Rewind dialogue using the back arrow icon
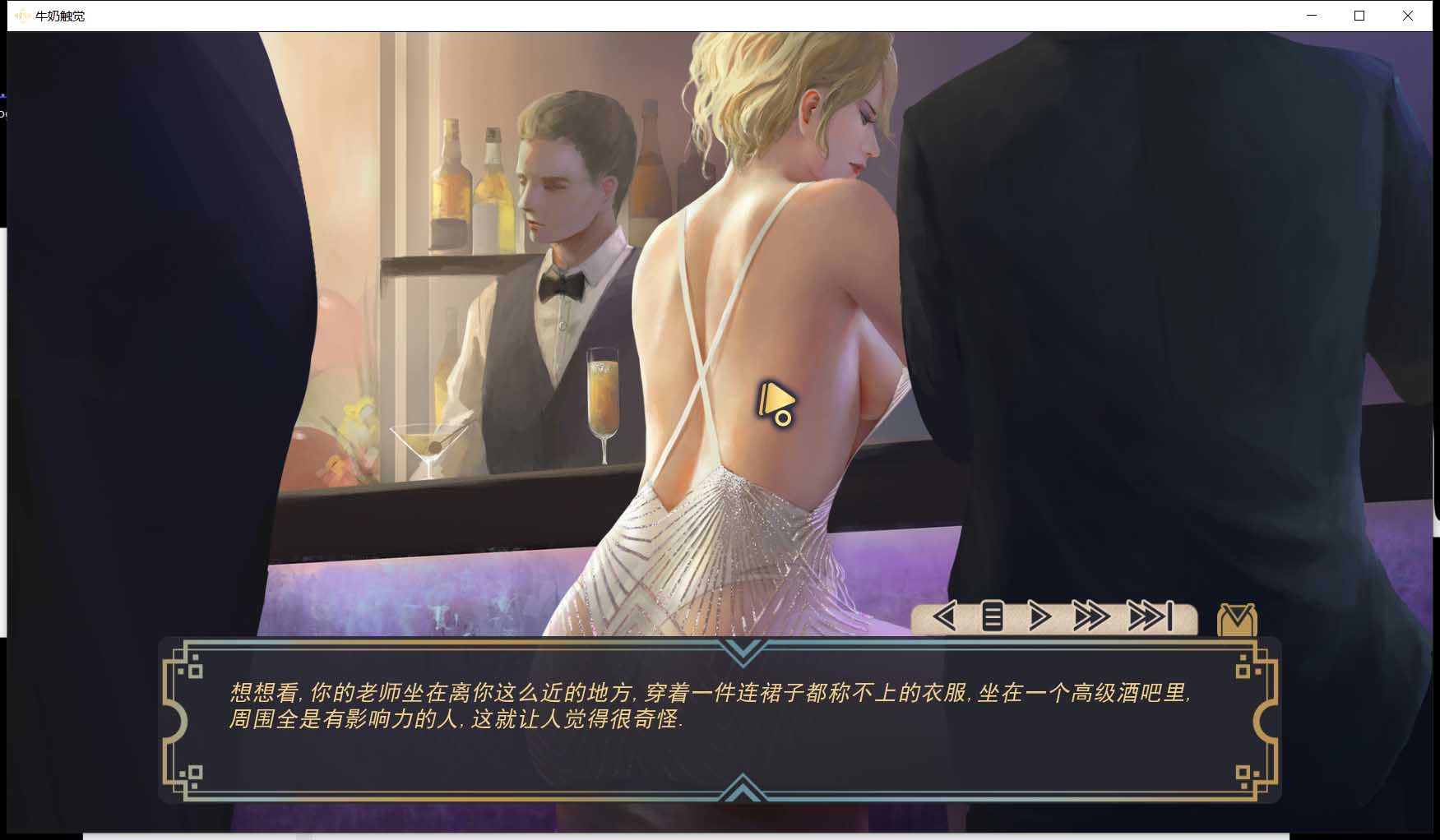The image size is (1440, 840). pyautogui.click(x=943, y=616)
